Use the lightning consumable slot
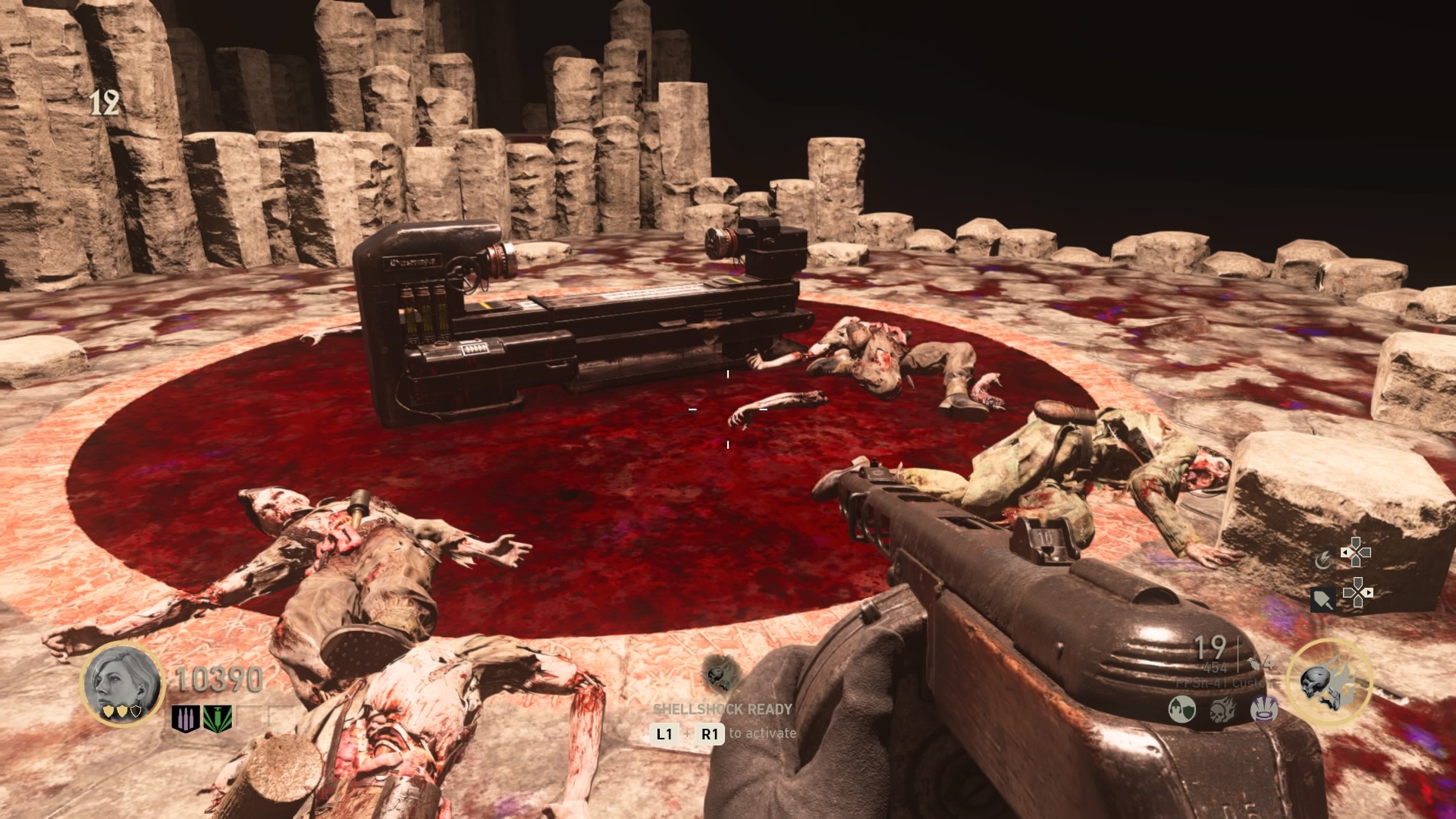Viewport: 1456px width, 819px height. (x=1323, y=560)
